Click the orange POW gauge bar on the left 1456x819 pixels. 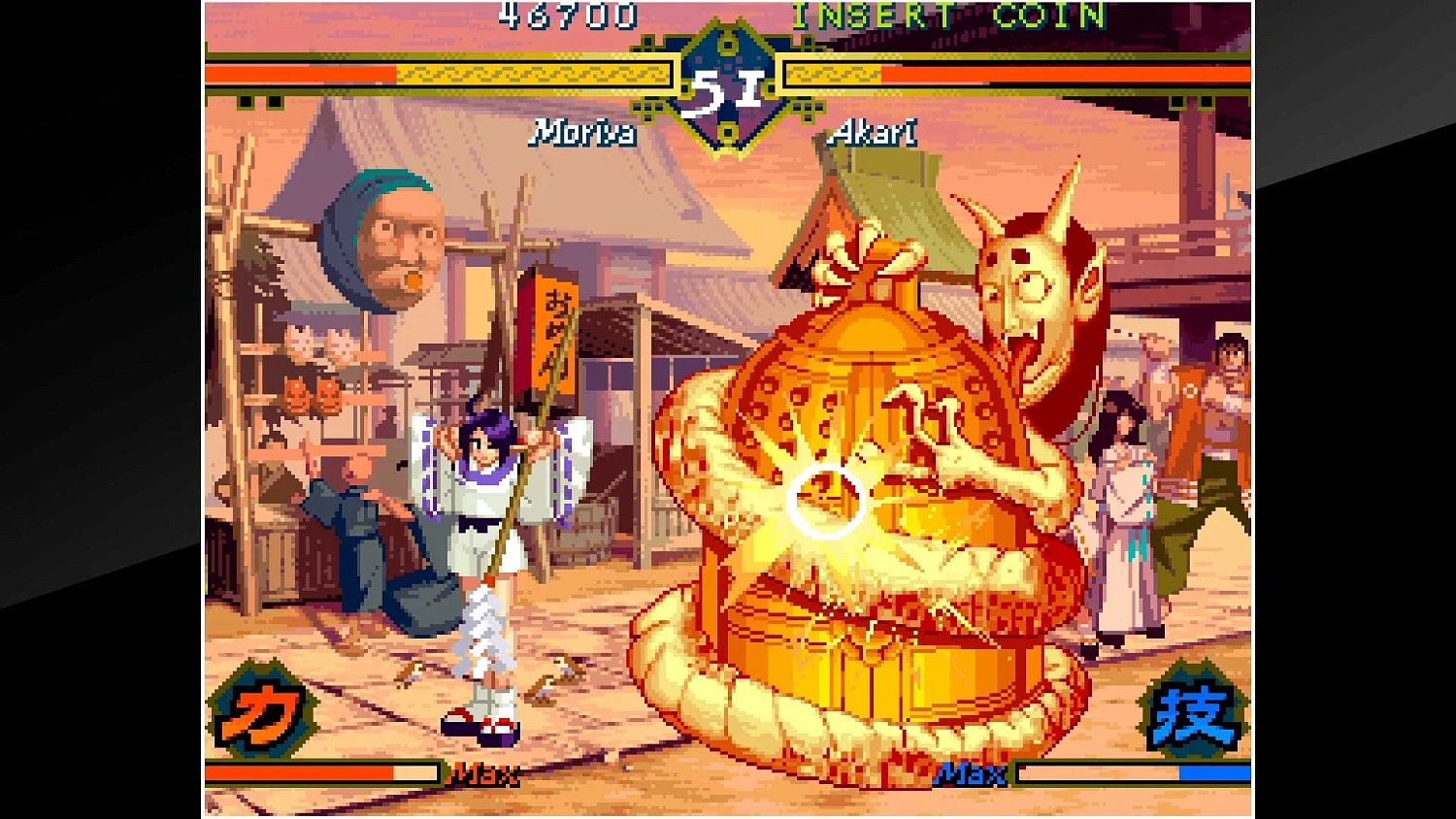(x=301, y=773)
